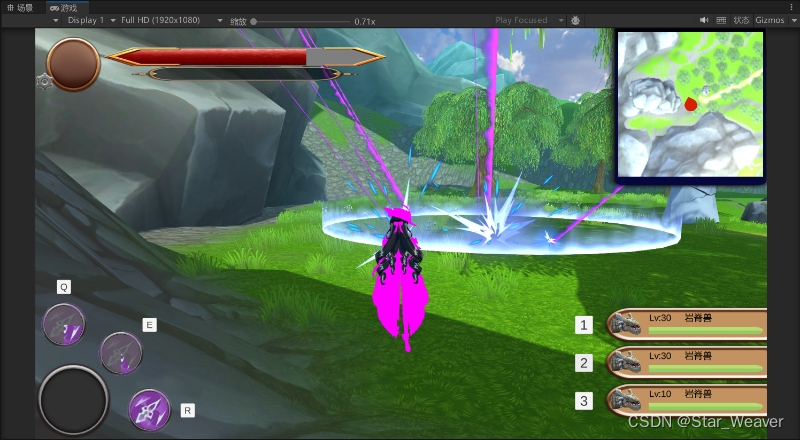Select the Lv:10 岩脊兽 party slot
The image size is (800, 440).
[686, 400]
